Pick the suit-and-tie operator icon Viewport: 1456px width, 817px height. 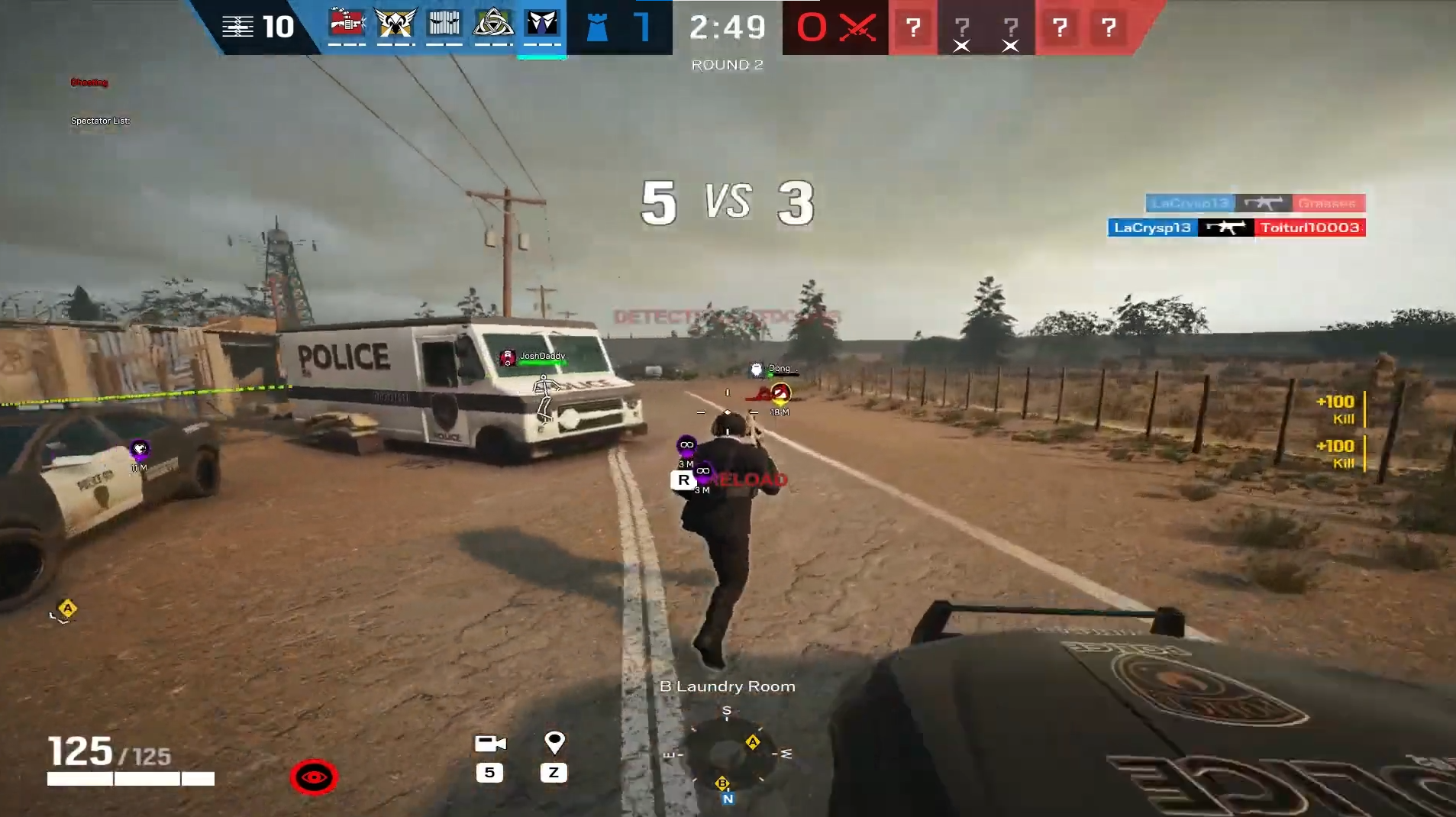pos(542,24)
